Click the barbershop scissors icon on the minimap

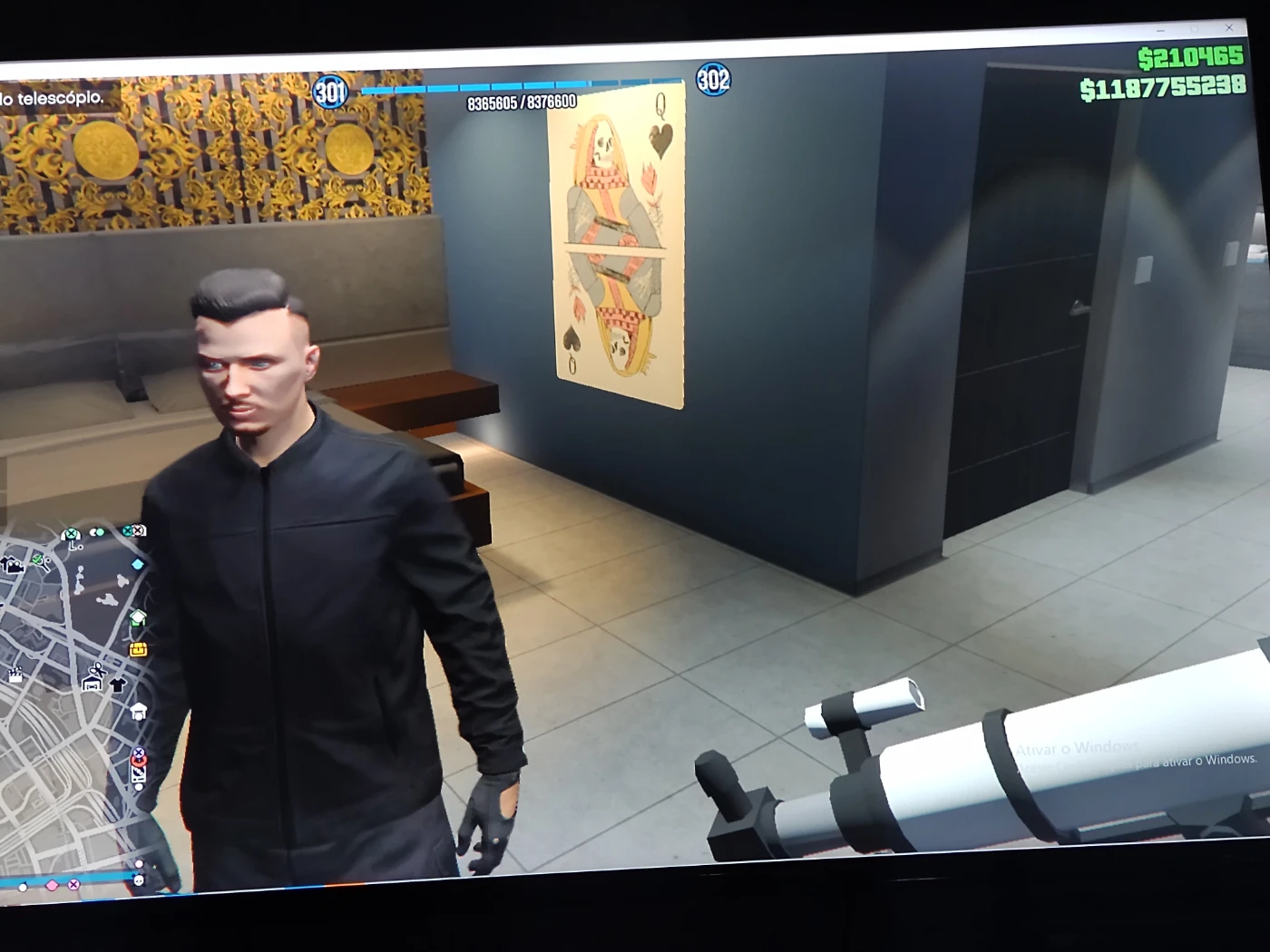[x=94, y=669]
